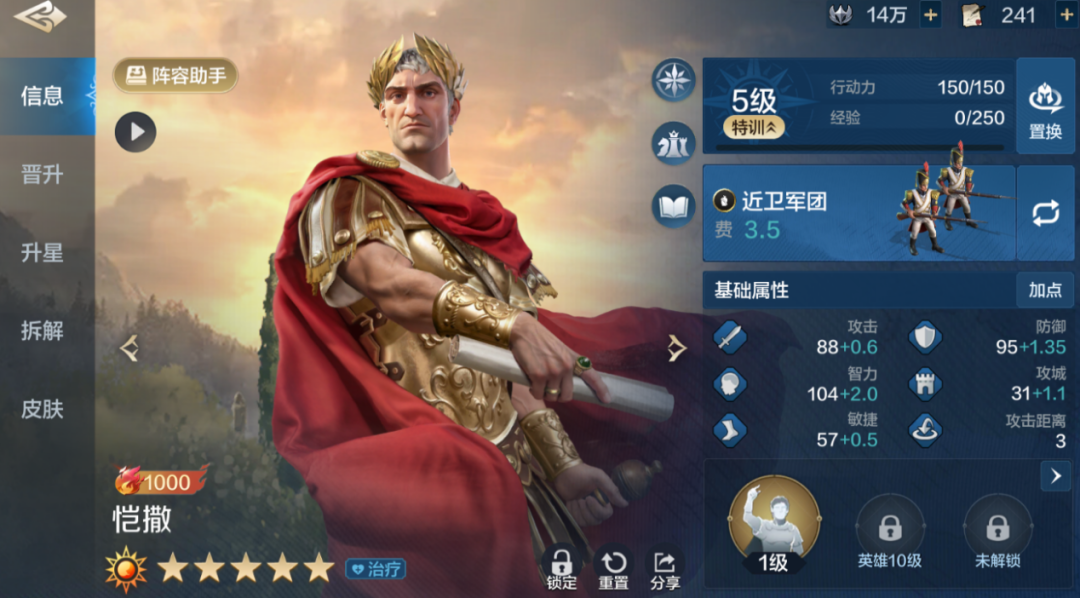View the next hero with right arrow
Viewport: 1080px width, 598px height.
(x=677, y=348)
